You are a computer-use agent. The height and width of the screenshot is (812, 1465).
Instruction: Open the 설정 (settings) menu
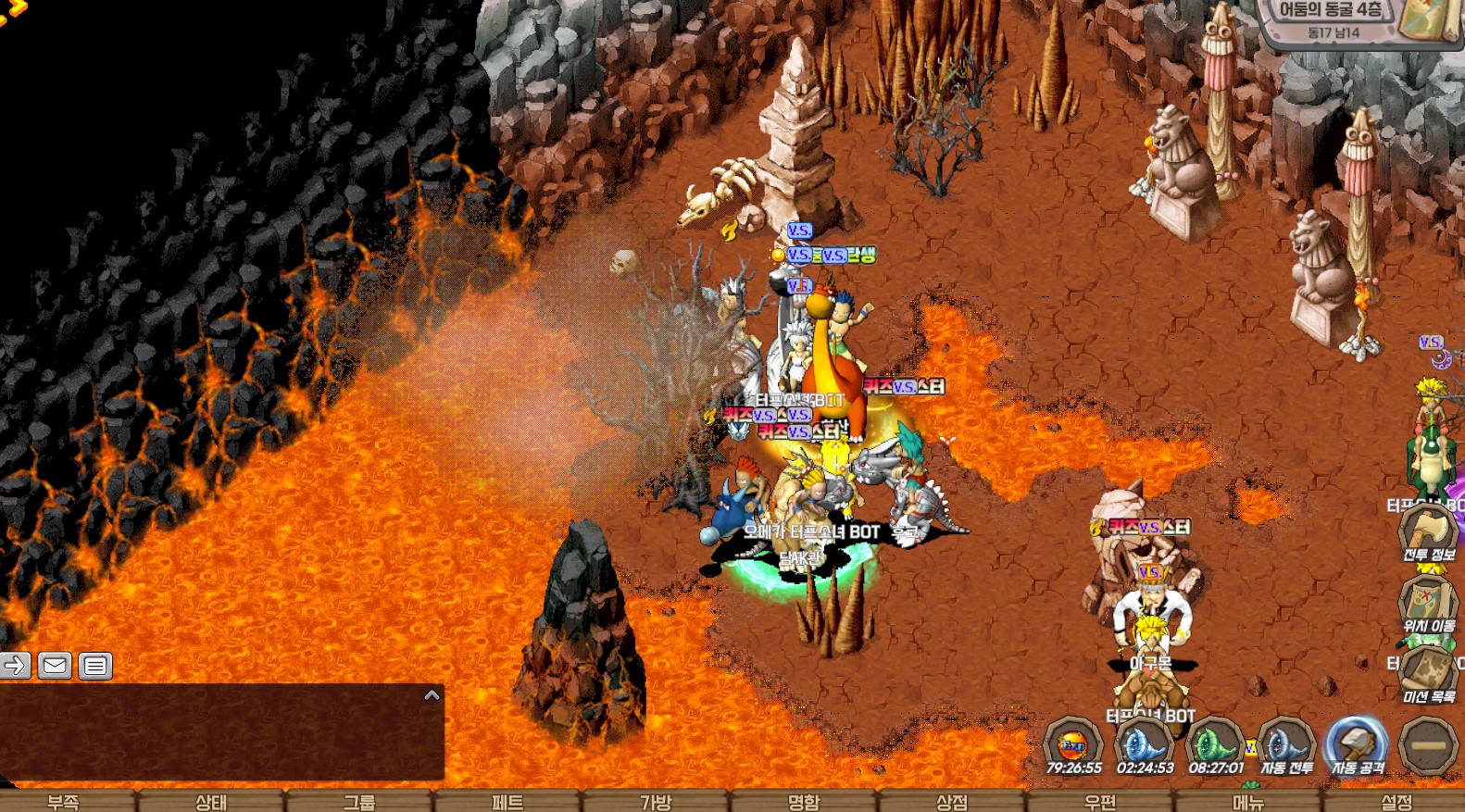click(x=1396, y=801)
